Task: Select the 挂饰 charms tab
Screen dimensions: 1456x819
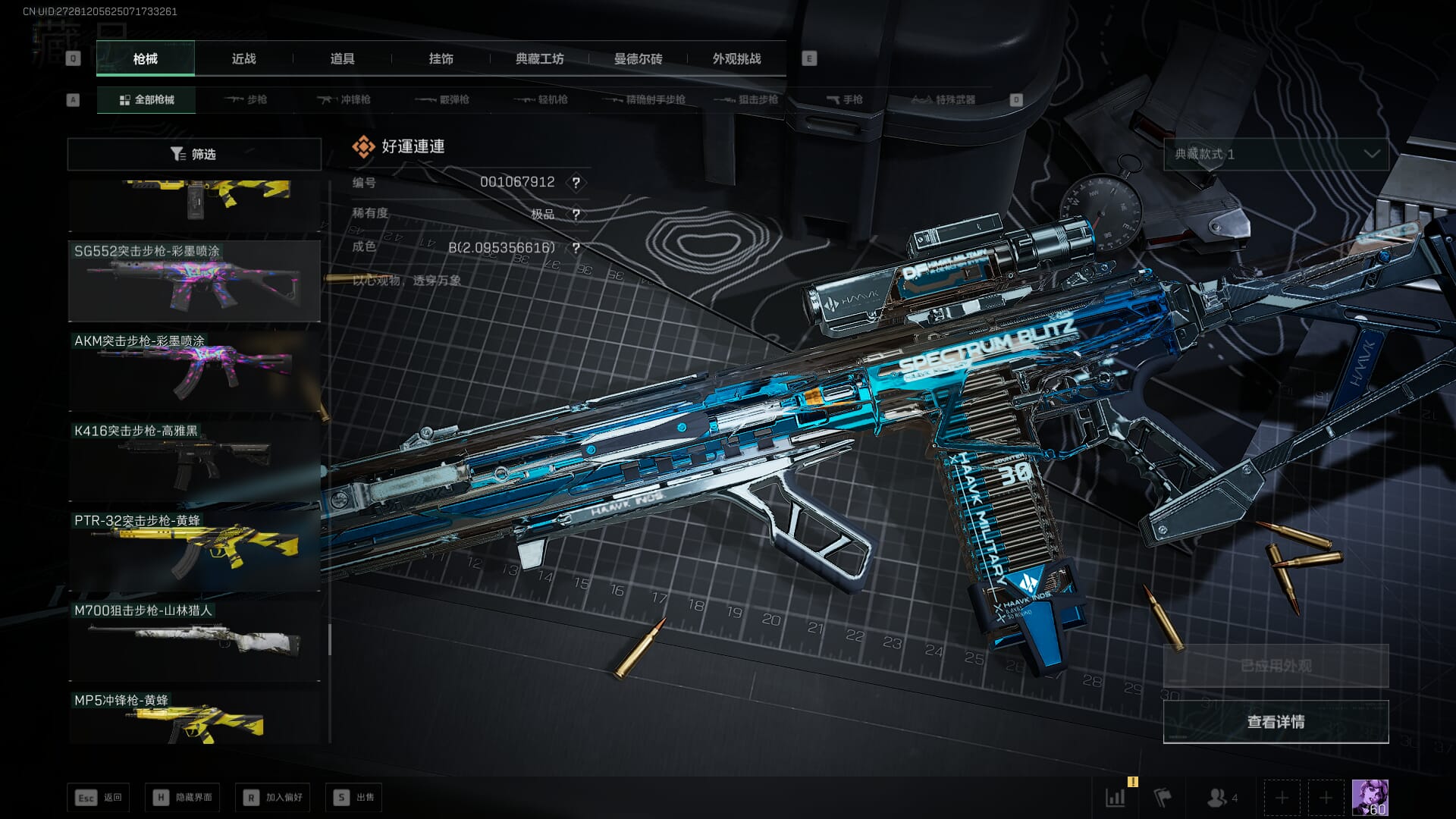Action: [x=441, y=58]
